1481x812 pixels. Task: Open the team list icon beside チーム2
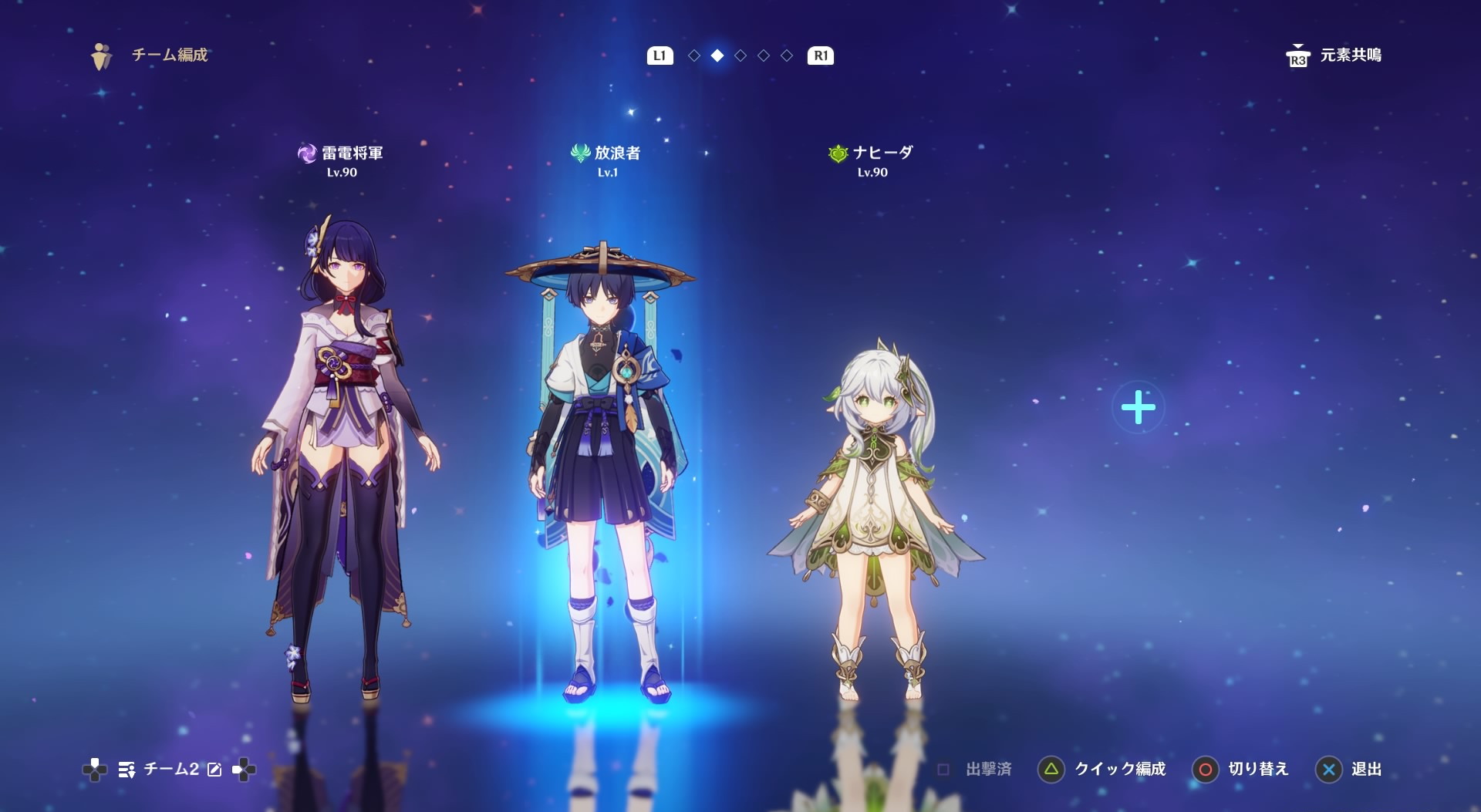(127, 770)
